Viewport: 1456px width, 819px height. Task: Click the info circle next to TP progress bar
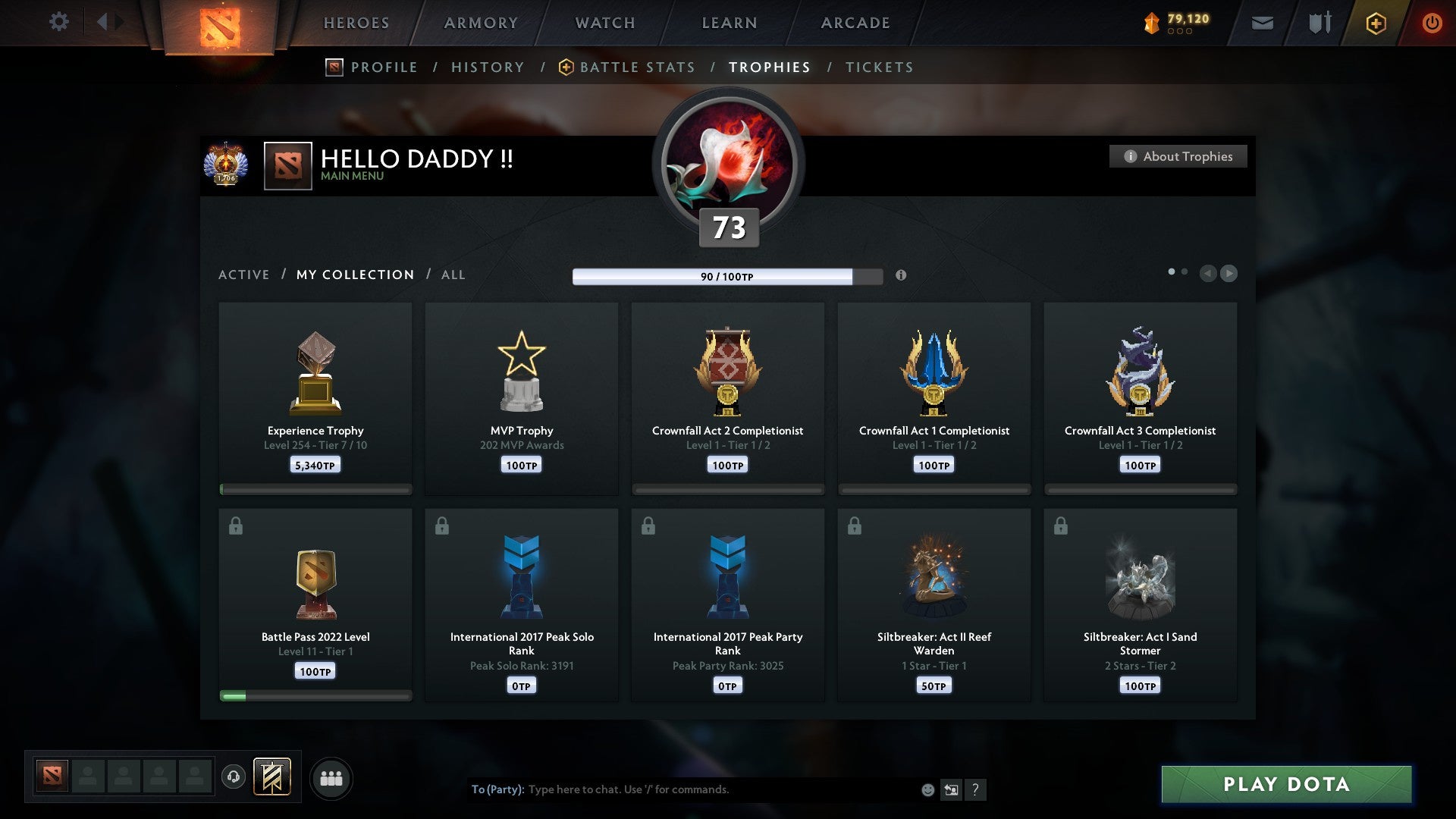(x=902, y=276)
